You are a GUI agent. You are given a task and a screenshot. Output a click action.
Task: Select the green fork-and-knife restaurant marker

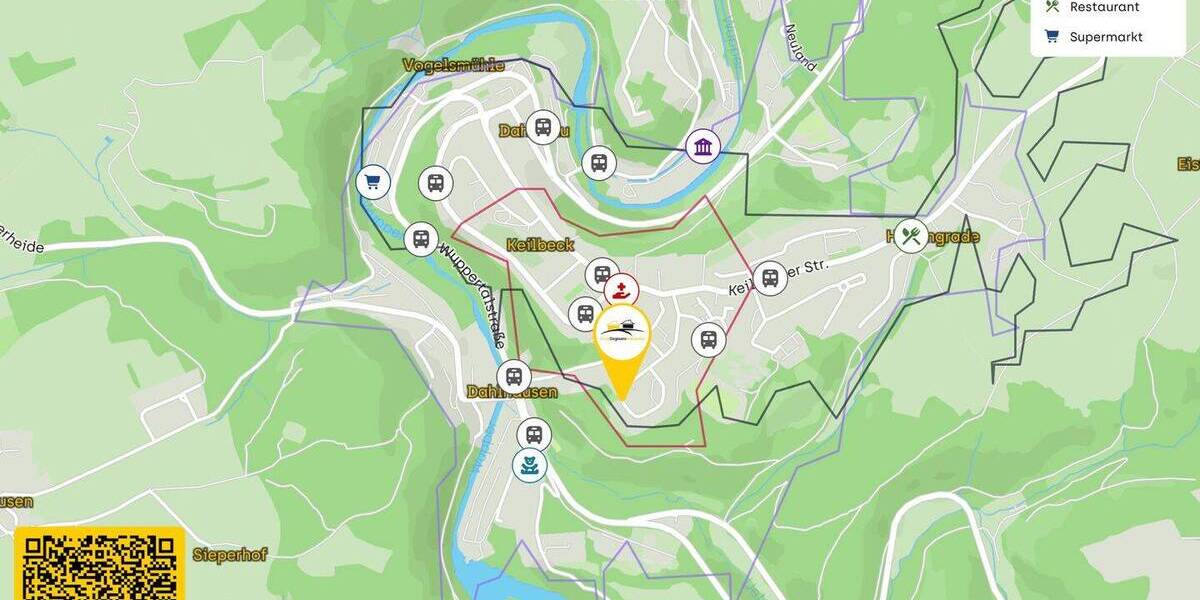[x=910, y=236]
